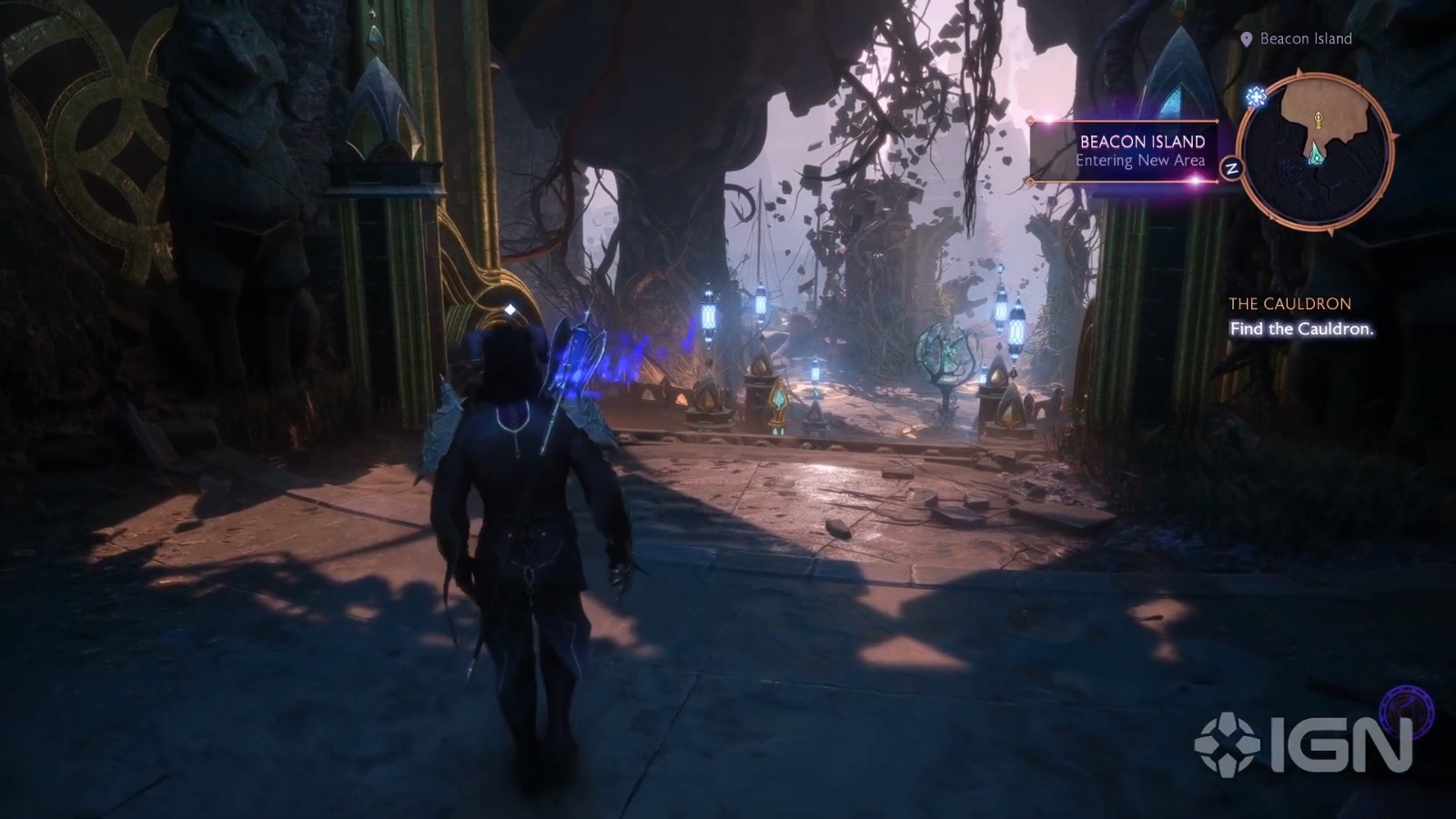Click the teal player arrow on the minimap

[x=1316, y=157]
